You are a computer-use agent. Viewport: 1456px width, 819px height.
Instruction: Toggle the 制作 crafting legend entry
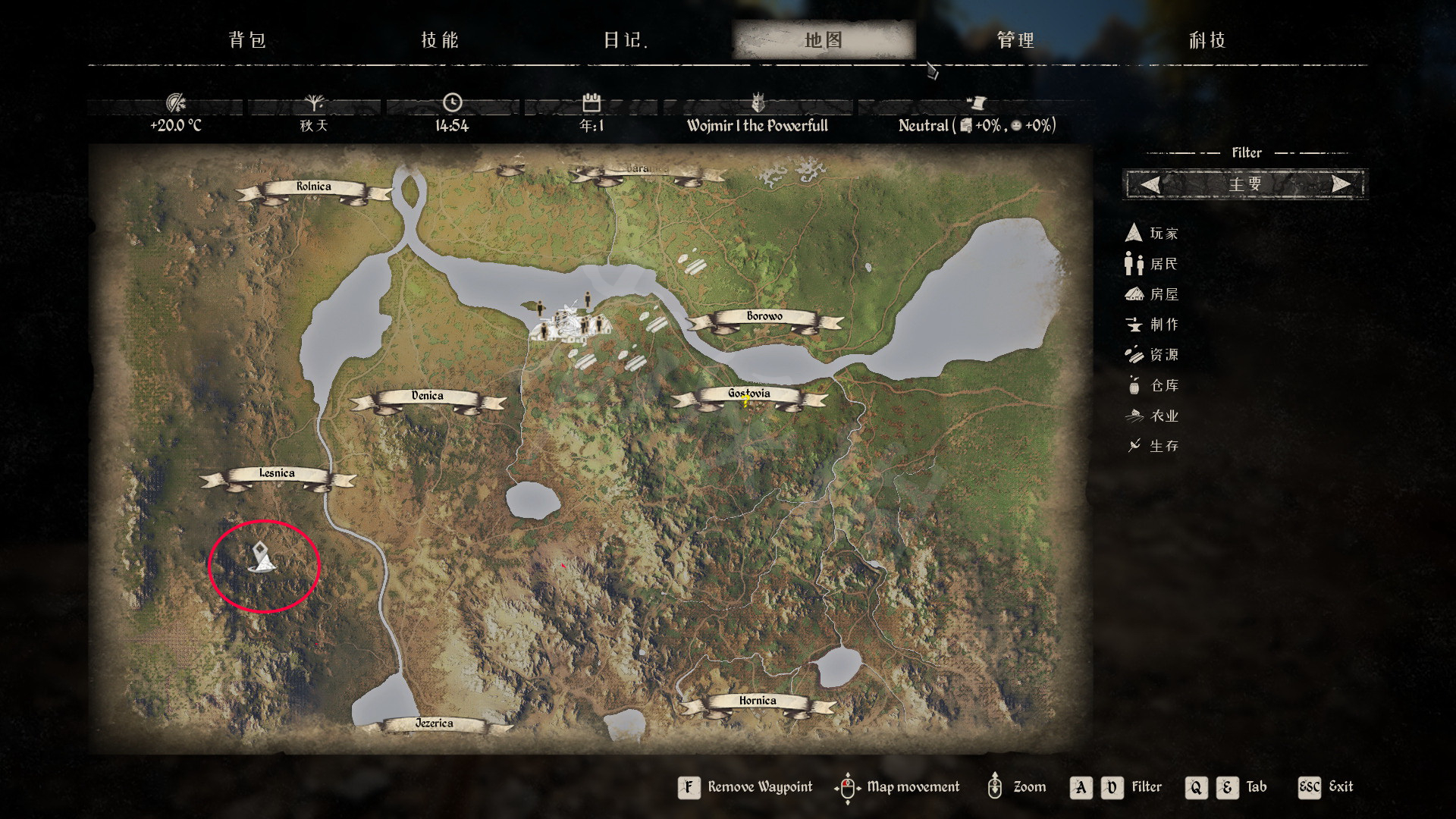tap(1152, 325)
